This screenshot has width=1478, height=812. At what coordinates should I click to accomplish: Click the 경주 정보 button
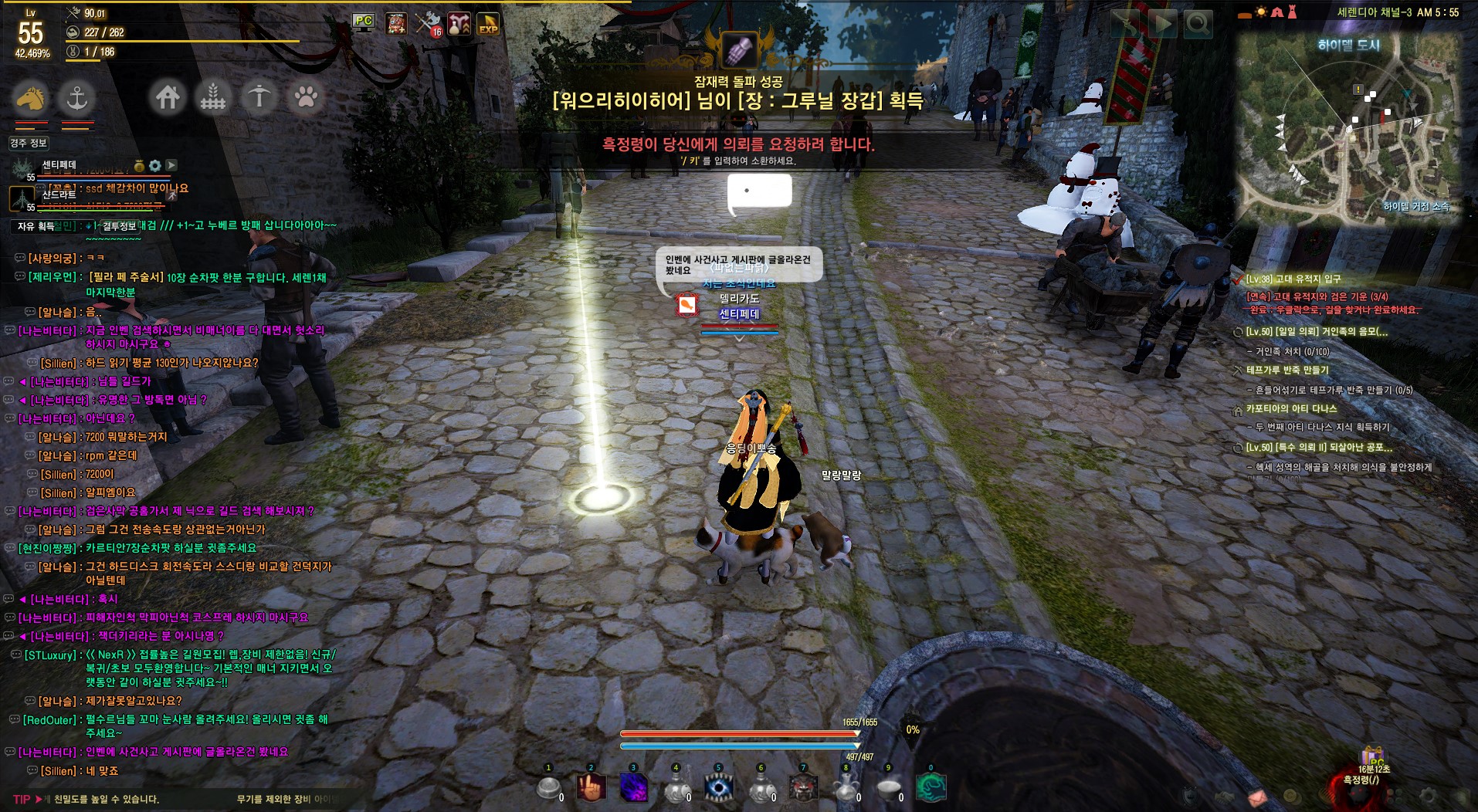click(x=29, y=143)
